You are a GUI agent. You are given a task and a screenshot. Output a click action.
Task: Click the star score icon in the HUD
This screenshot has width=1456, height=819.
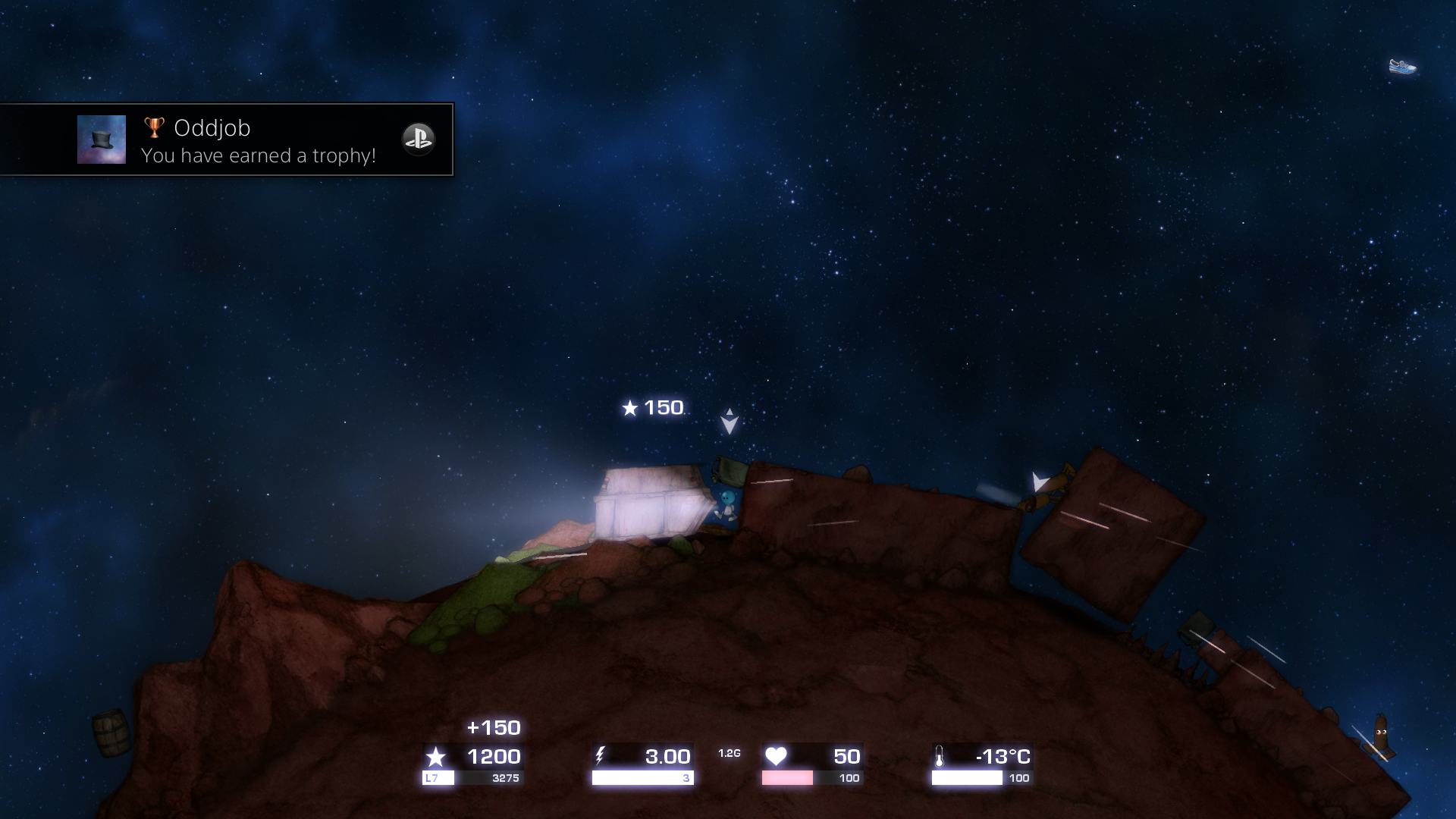(x=437, y=756)
